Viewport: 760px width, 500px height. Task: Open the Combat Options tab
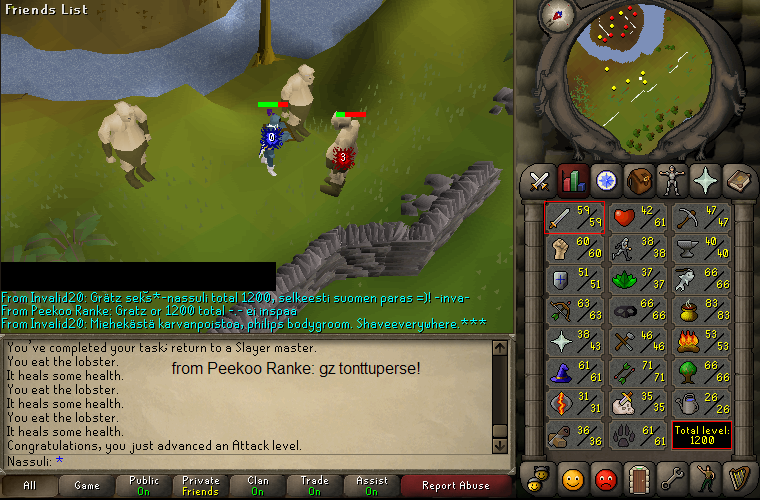(541, 180)
